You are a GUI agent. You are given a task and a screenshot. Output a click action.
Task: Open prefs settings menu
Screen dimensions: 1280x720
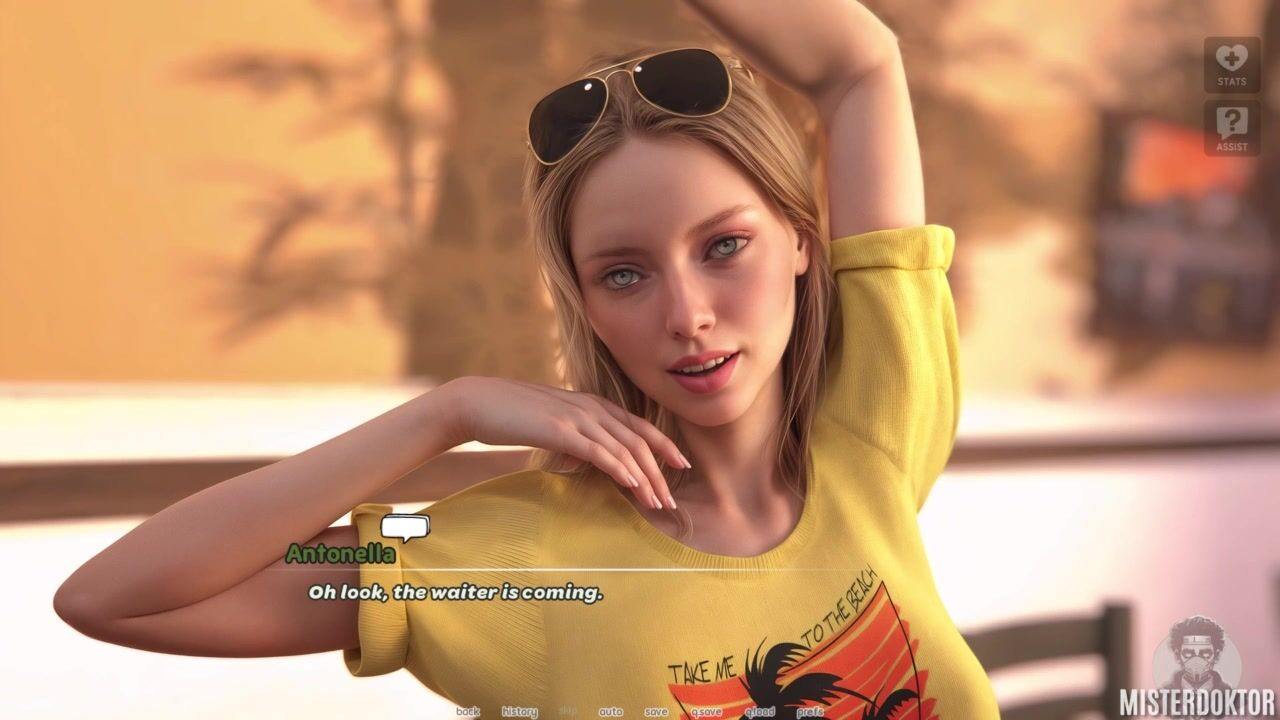coord(810,712)
